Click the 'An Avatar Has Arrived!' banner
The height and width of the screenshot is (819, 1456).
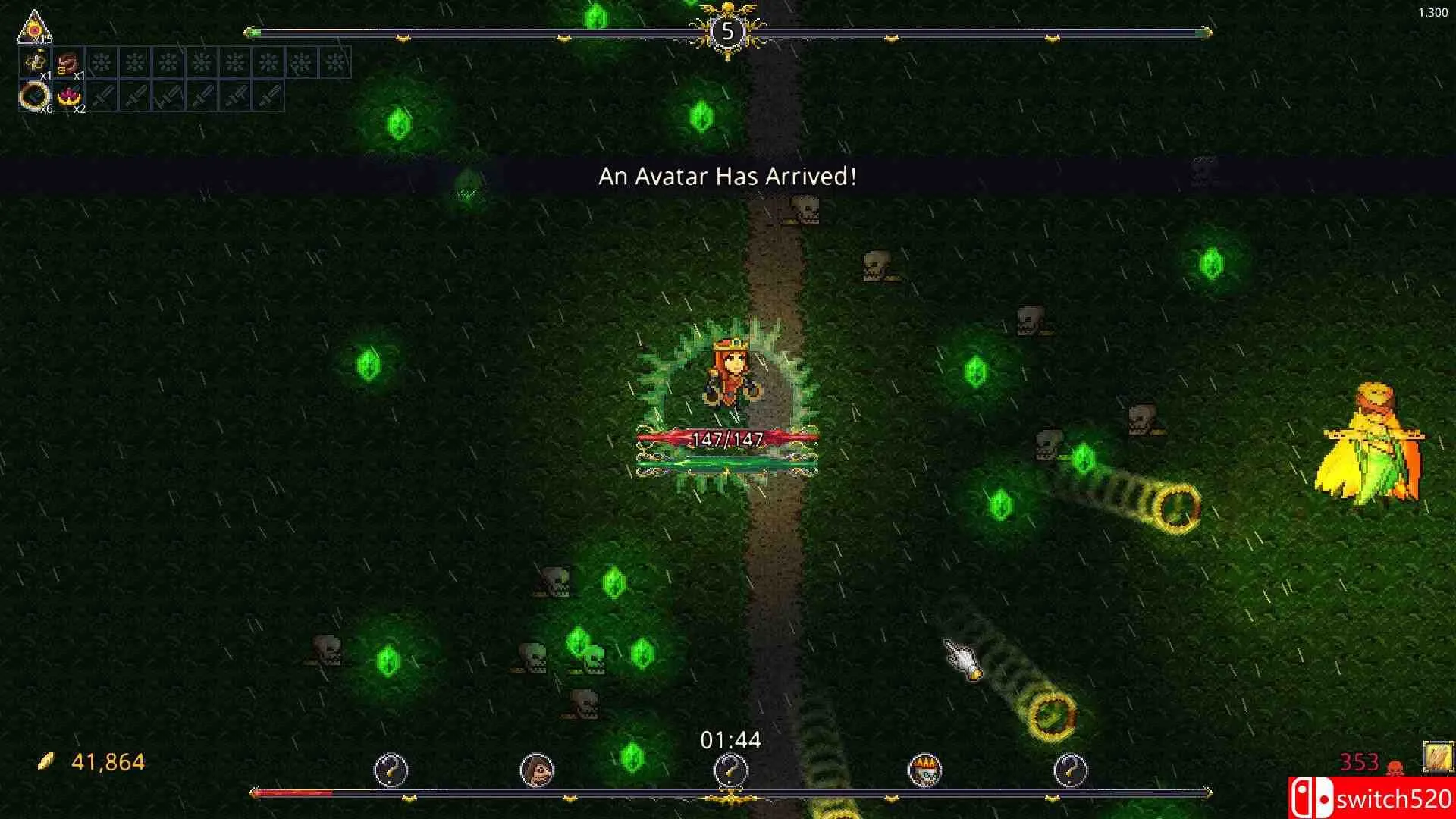(726, 177)
